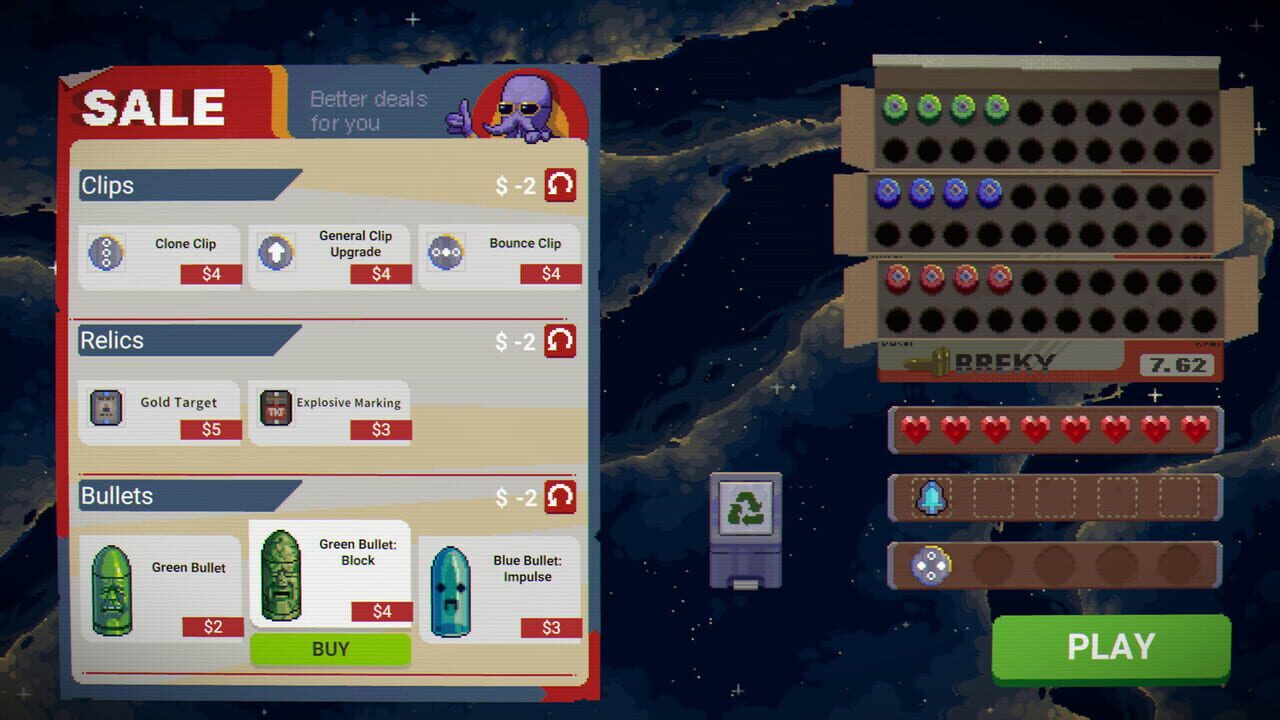
Task: Select the Green Bullet: Block card
Action: pos(330,574)
